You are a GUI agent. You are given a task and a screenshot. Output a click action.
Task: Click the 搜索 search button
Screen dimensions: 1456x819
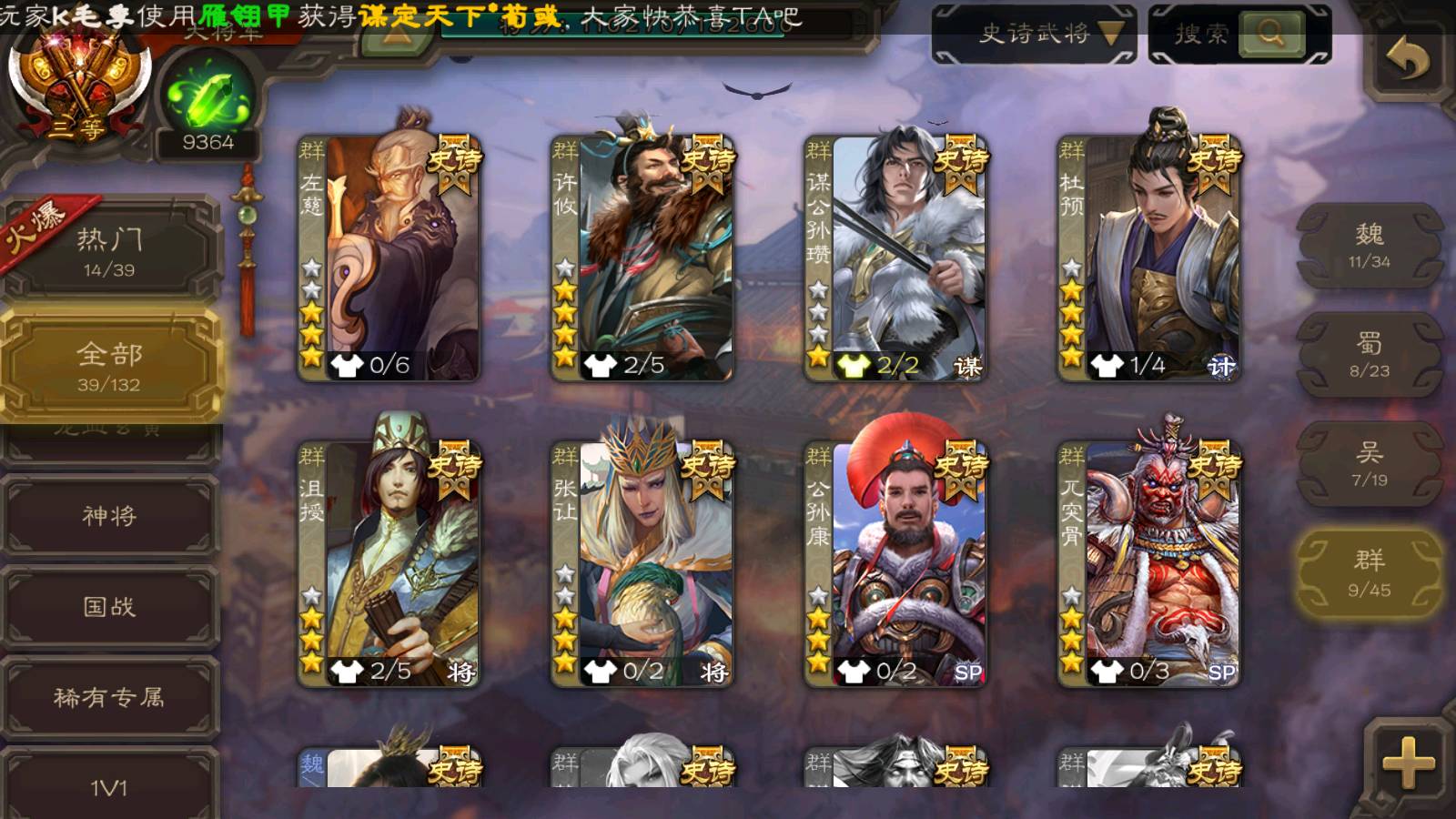tap(1239, 35)
